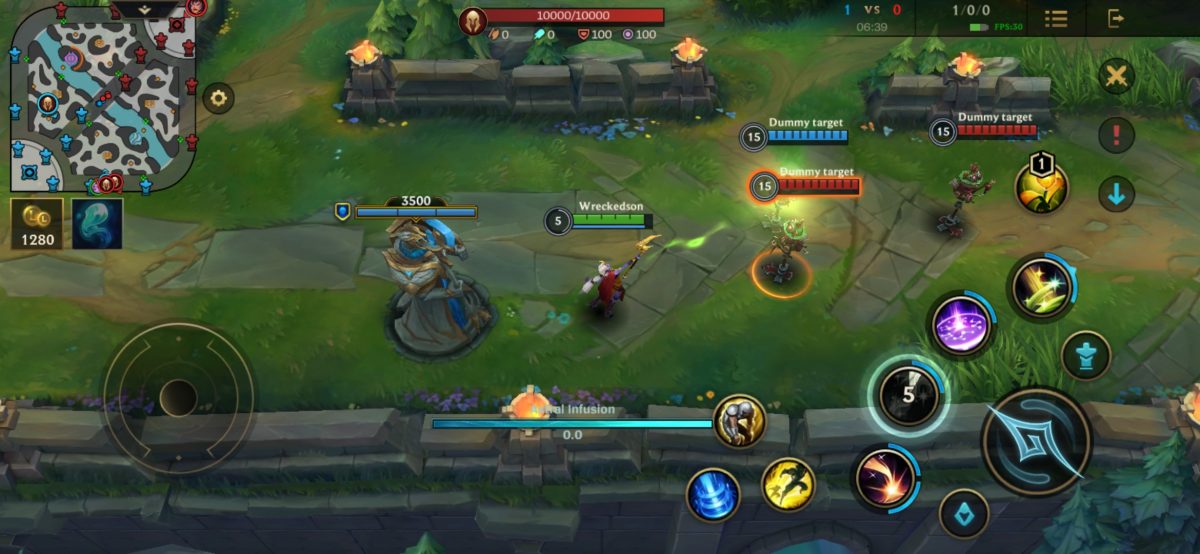
Task: Send the blue down-arrow retreat ping
Action: 1116,193
